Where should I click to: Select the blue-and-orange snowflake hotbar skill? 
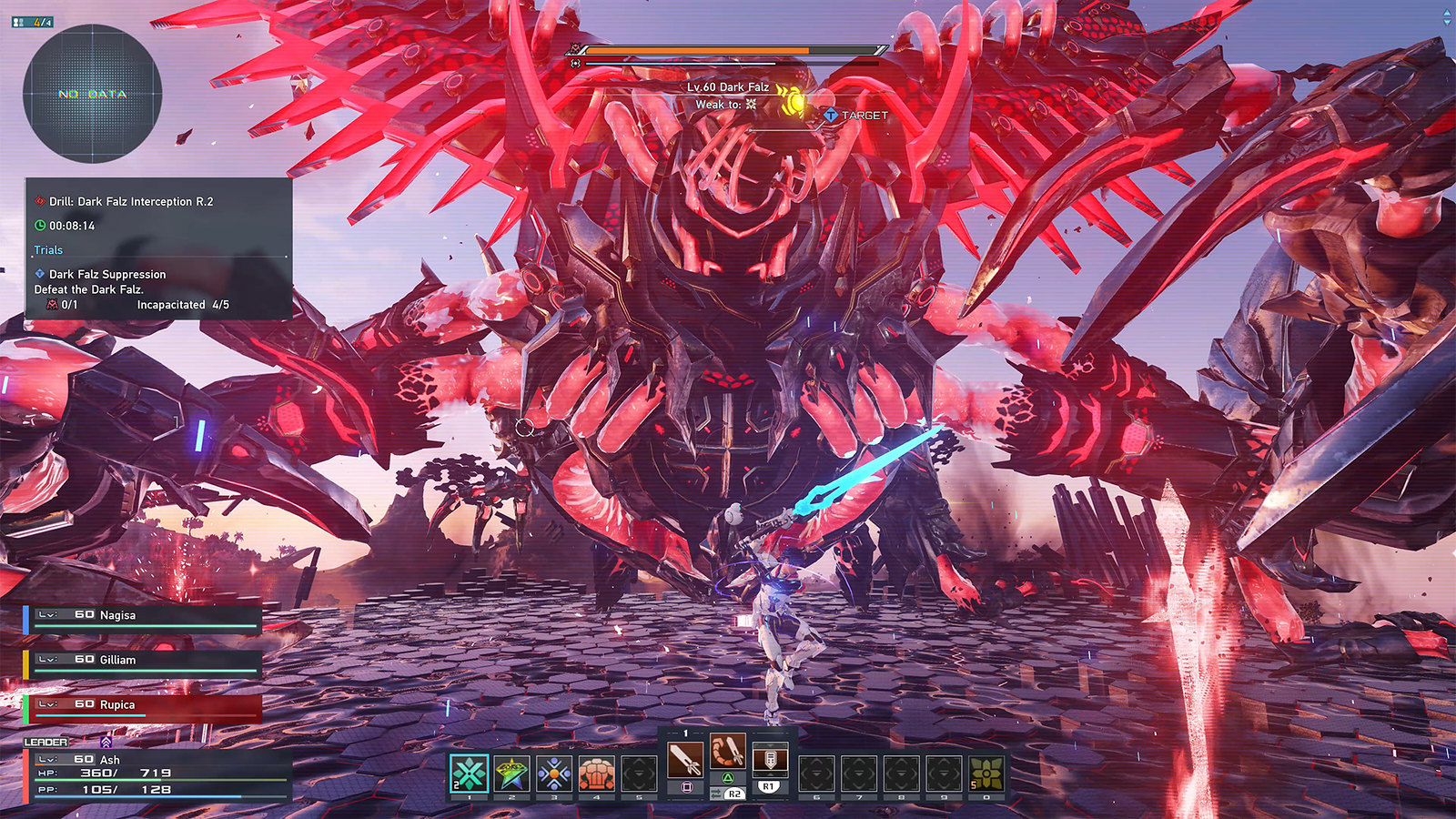pyautogui.click(x=554, y=774)
